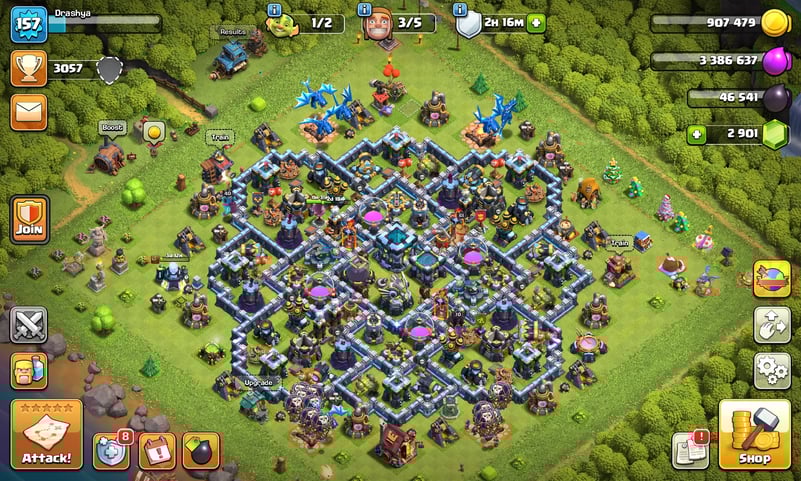Show info for the 1/2 goblin builder counter

[274, 10]
